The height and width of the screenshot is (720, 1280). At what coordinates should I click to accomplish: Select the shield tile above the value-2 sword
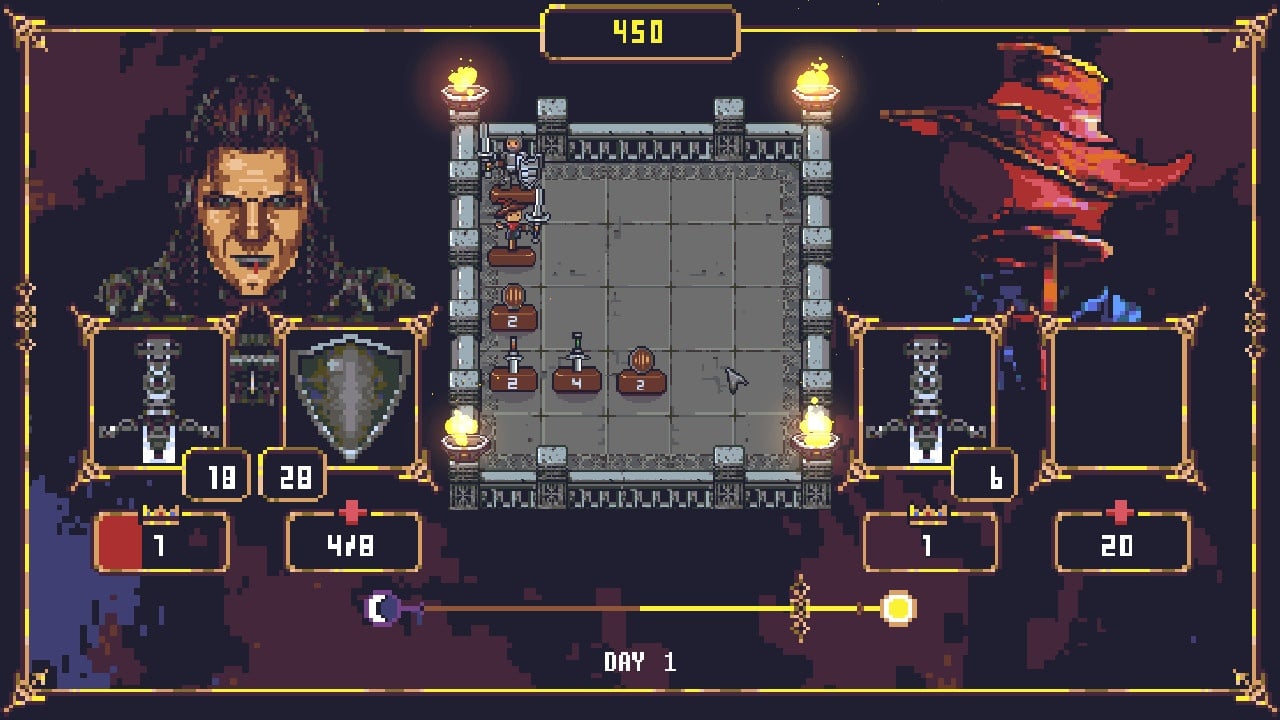[x=513, y=308]
